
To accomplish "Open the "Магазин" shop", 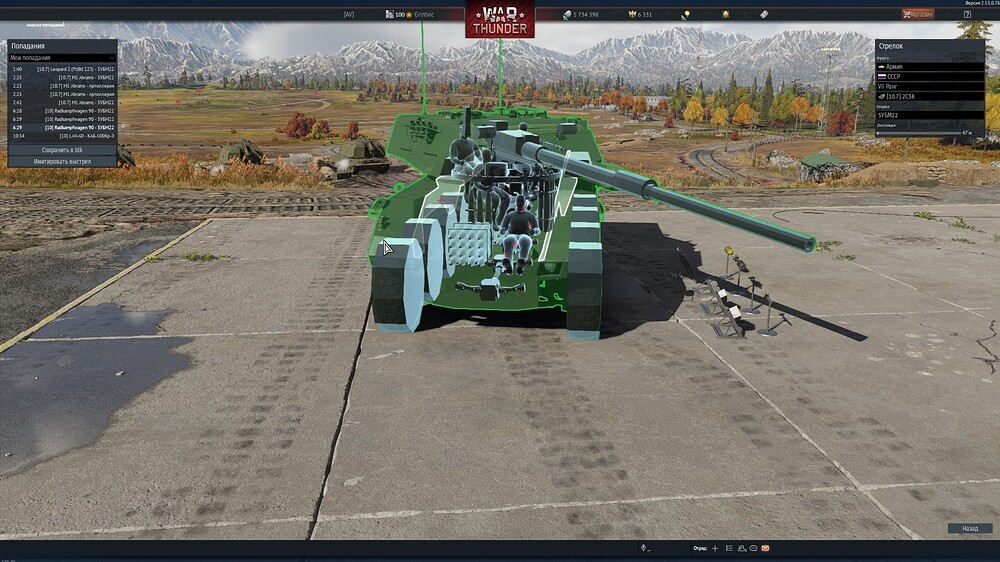I will tap(919, 15).
